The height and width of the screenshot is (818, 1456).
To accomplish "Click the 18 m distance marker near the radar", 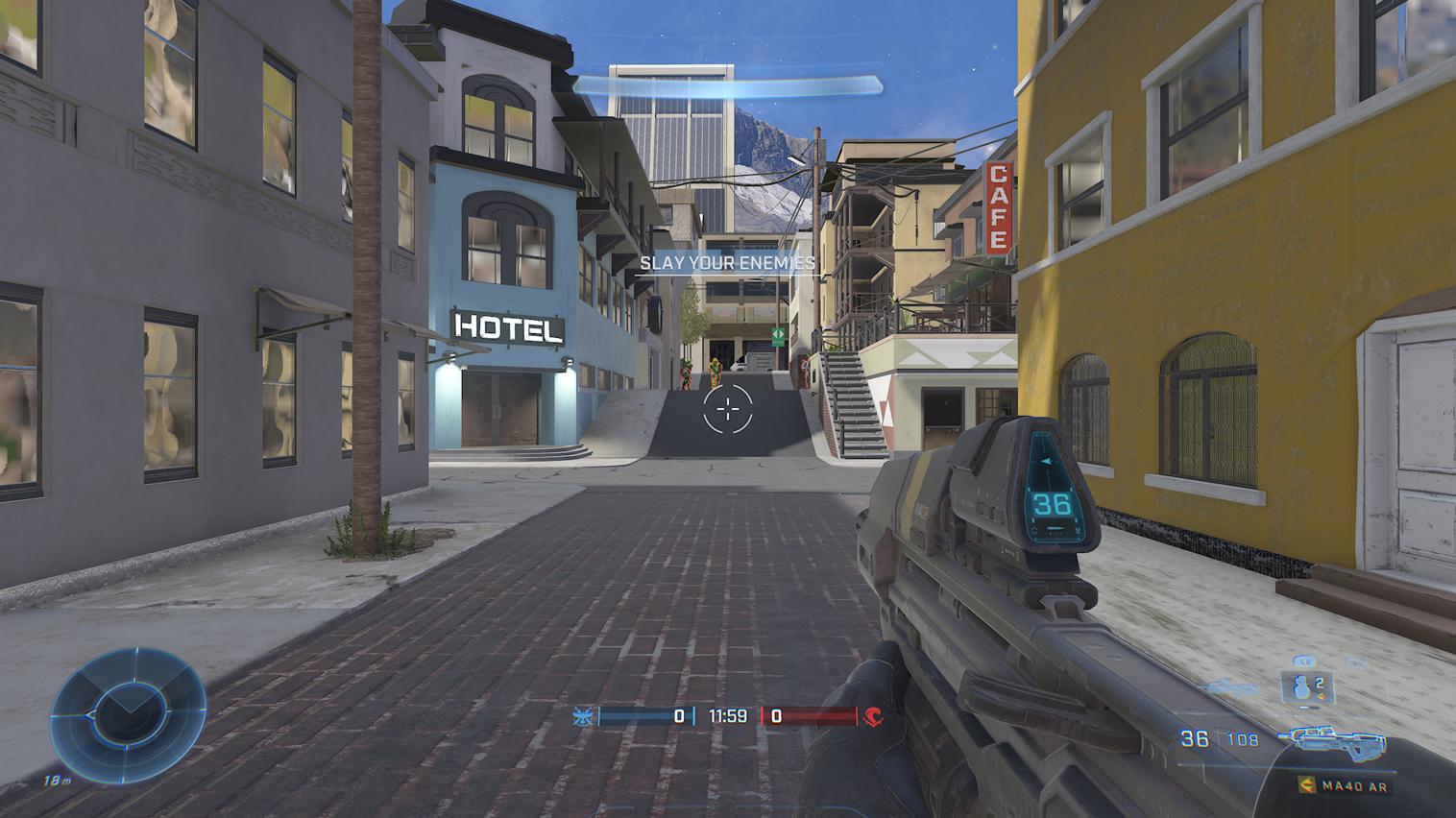I will pyautogui.click(x=58, y=781).
